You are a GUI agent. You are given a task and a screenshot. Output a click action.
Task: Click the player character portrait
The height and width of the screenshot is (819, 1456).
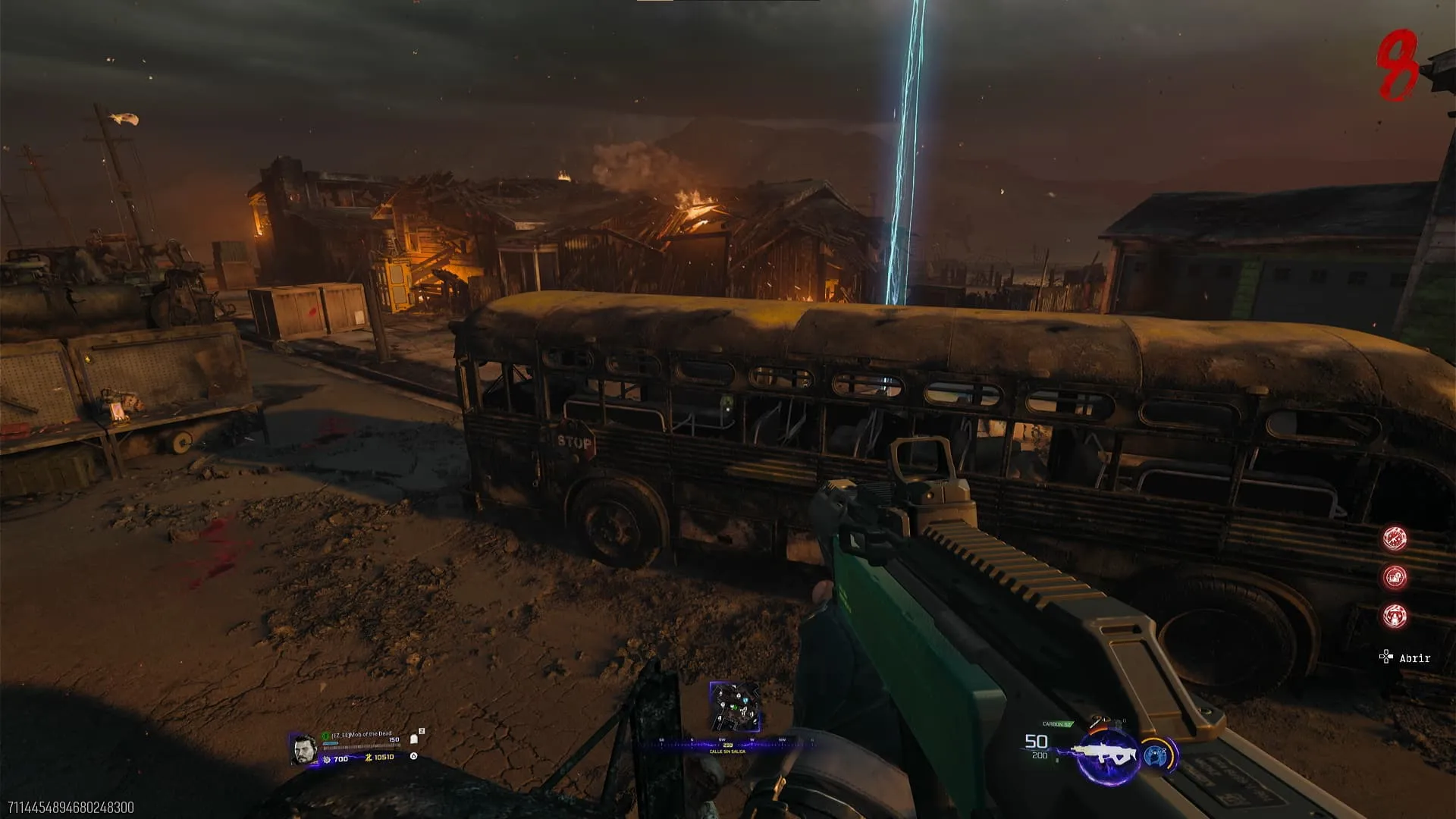(x=303, y=749)
